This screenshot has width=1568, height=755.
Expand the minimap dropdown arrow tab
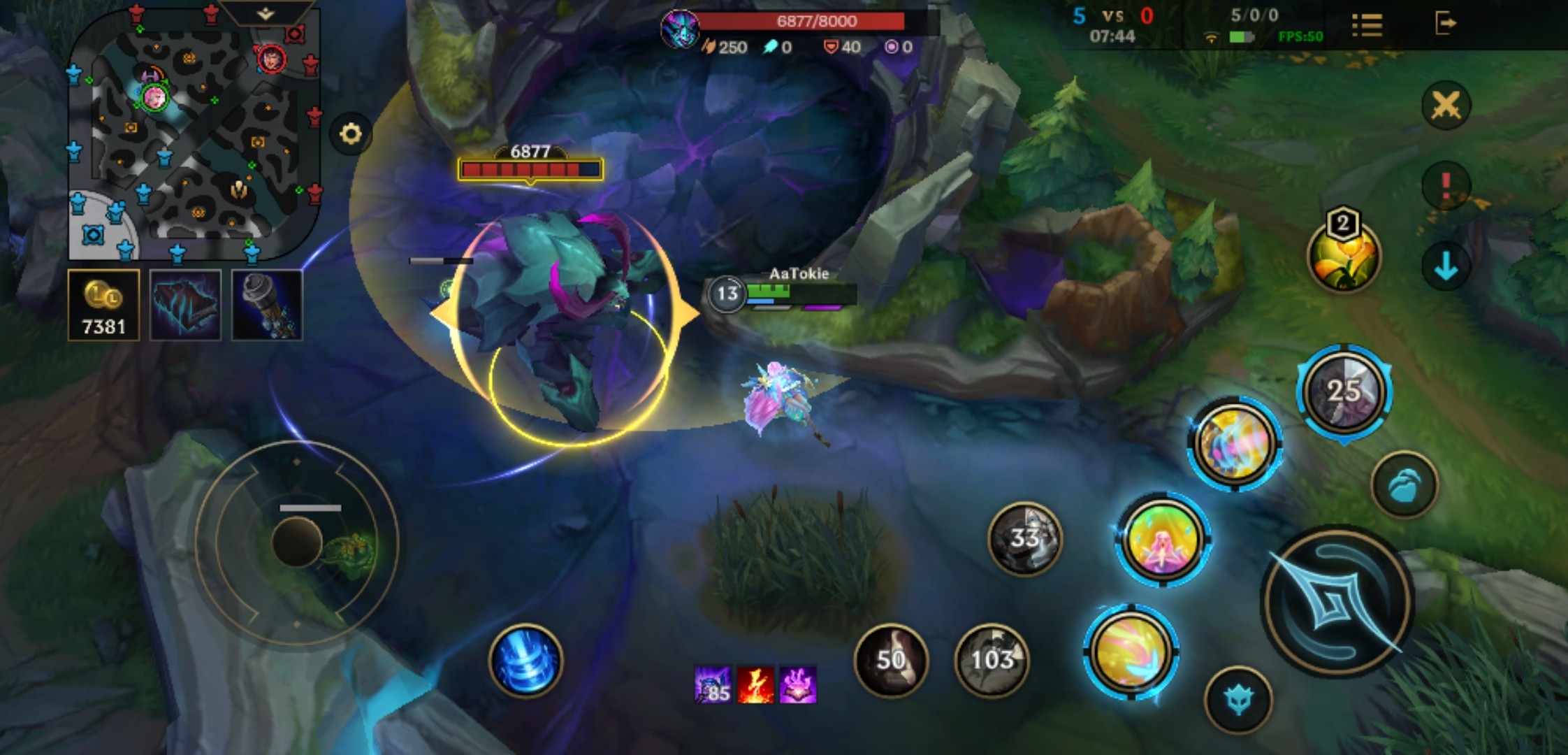point(266,13)
